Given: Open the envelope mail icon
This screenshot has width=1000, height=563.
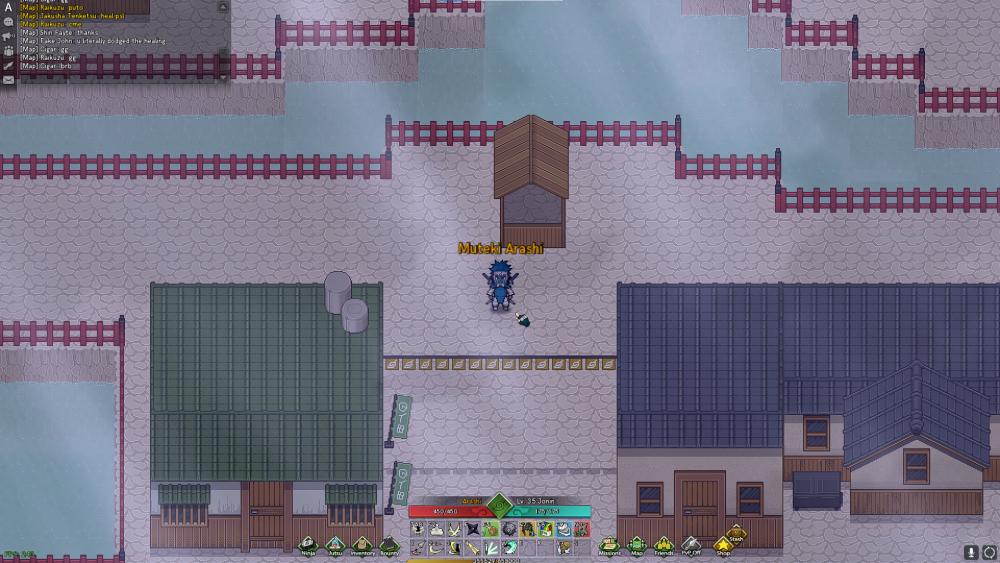Looking at the screenshot, I should [8, 79].
